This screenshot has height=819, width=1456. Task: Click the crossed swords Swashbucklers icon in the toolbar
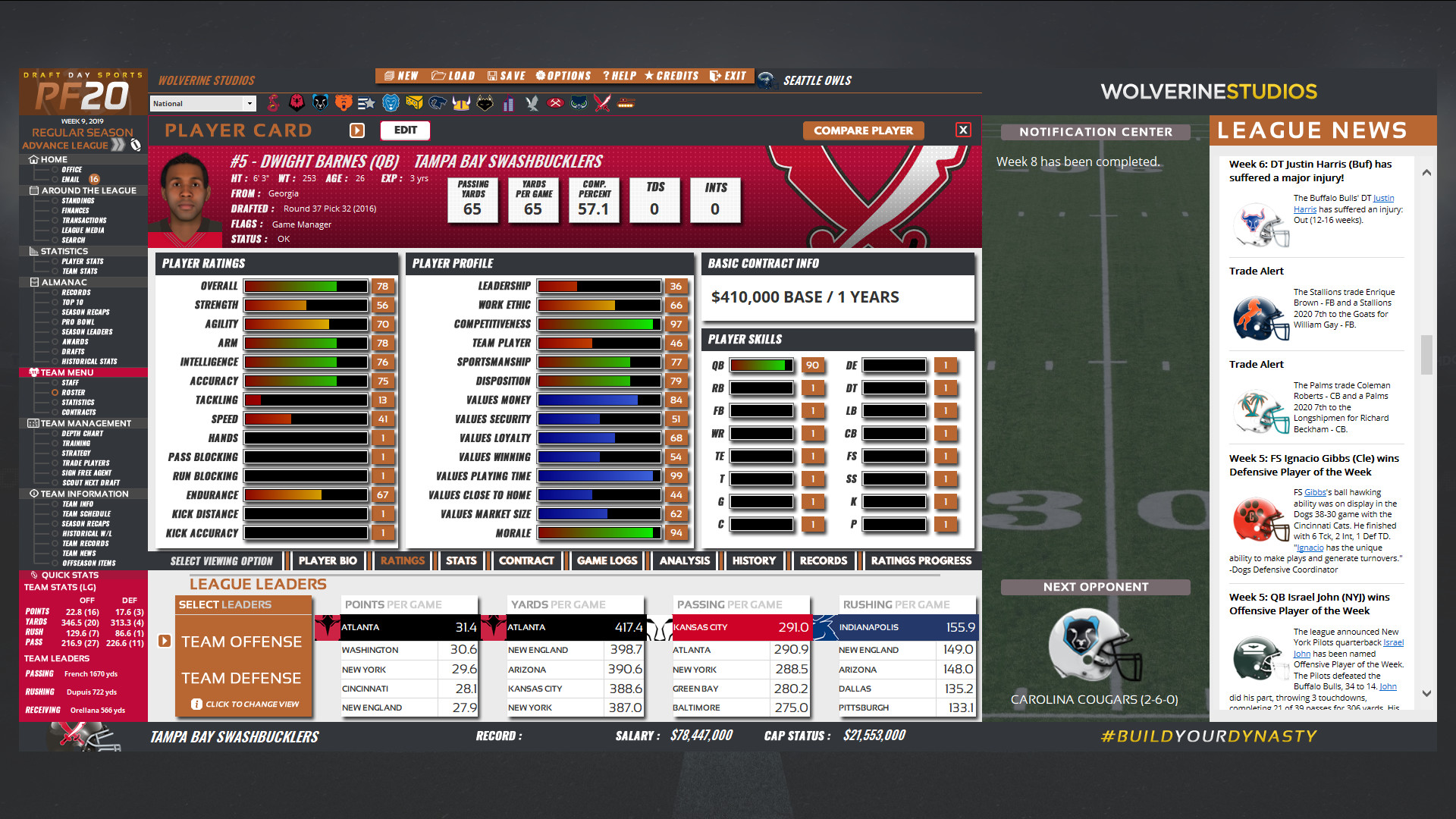coord(603,103)
